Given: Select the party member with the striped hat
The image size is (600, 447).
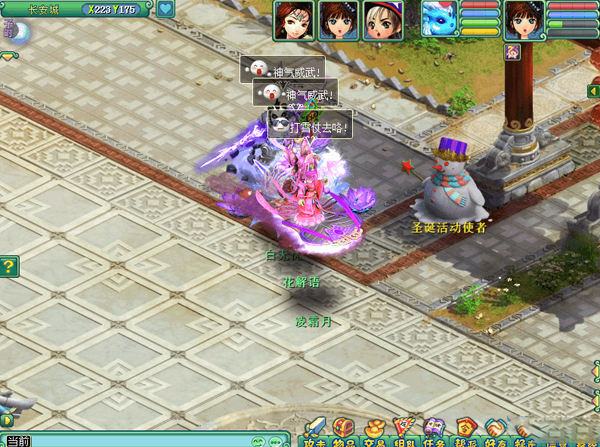Looking at the screenshot, I should tap(383, 20).
